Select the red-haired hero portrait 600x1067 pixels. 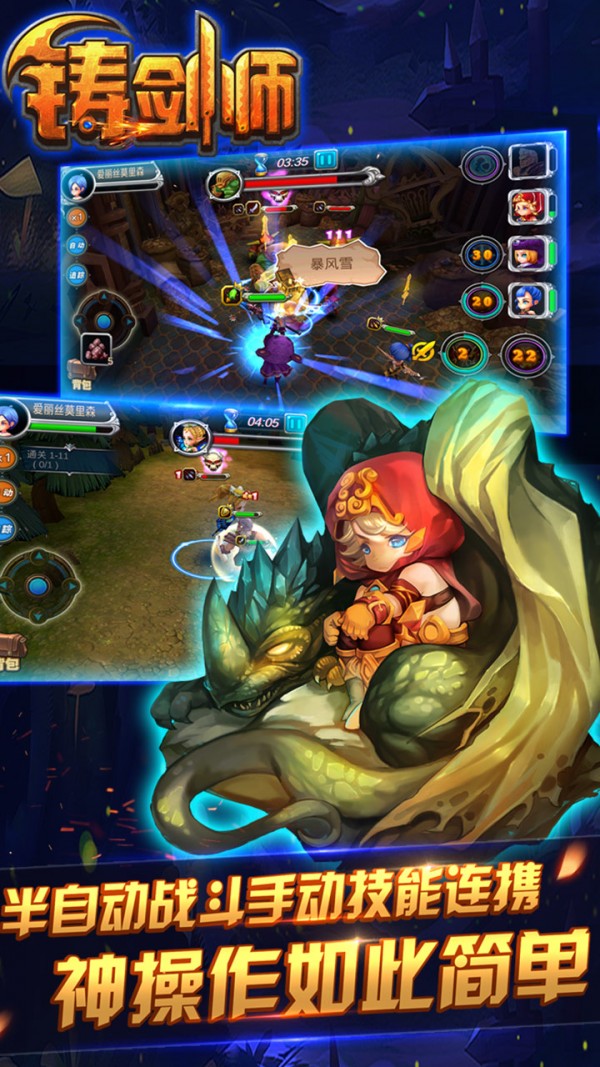pos(525,206)
